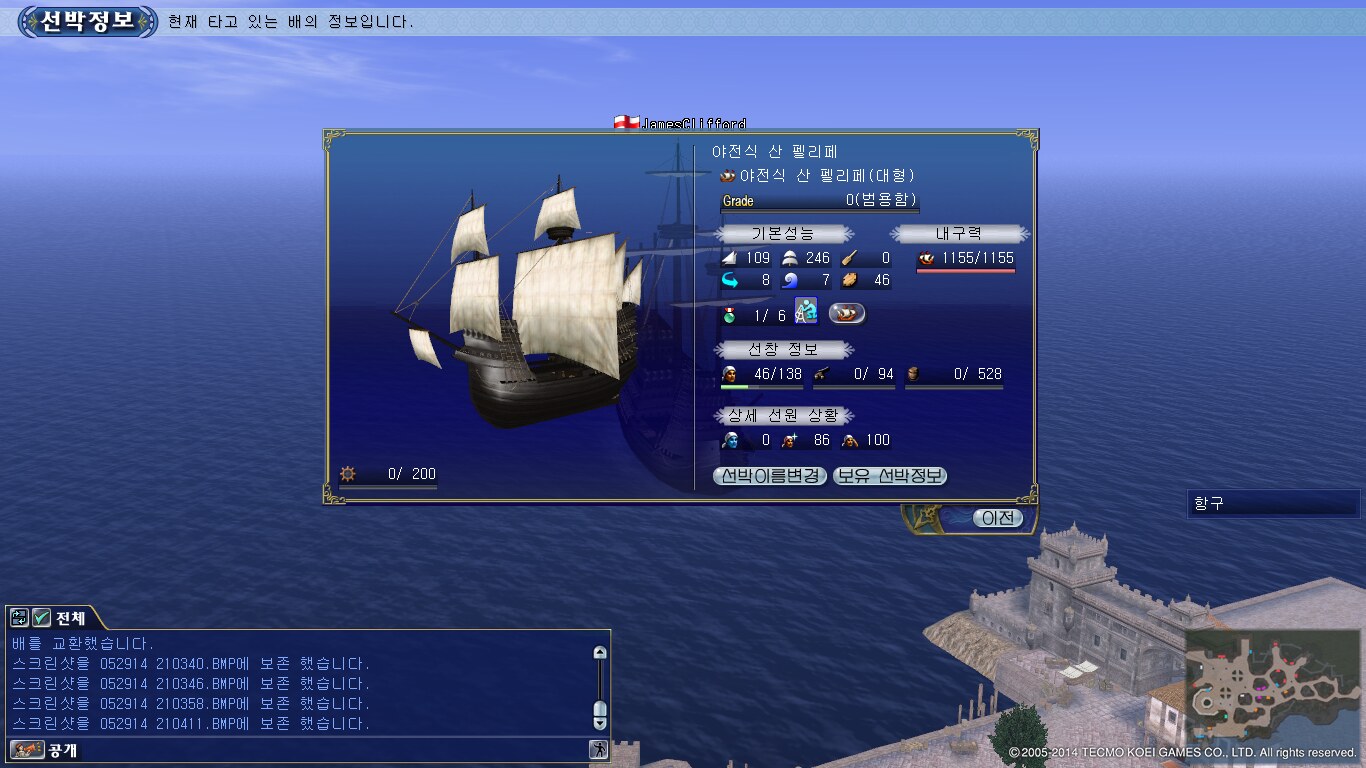
Task: Click the running figure emote icon
Action: [598, 749]
